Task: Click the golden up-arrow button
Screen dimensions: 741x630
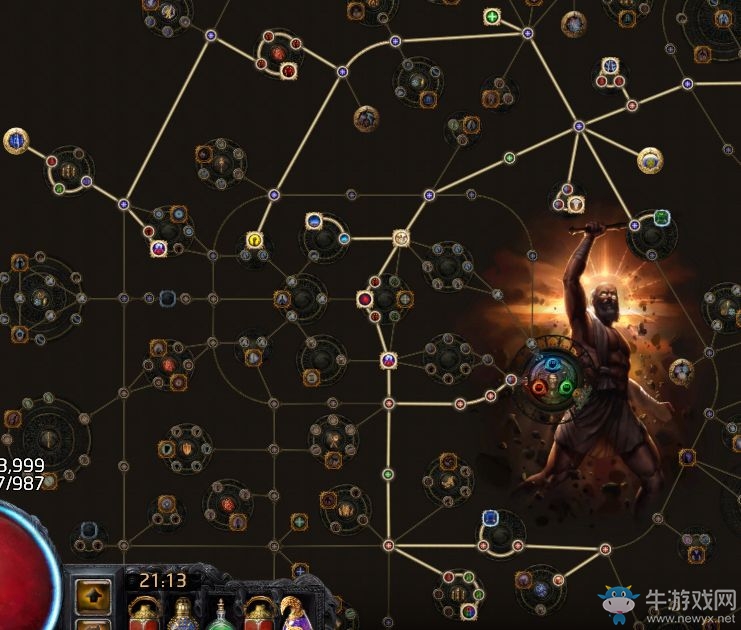Action: 94,596
